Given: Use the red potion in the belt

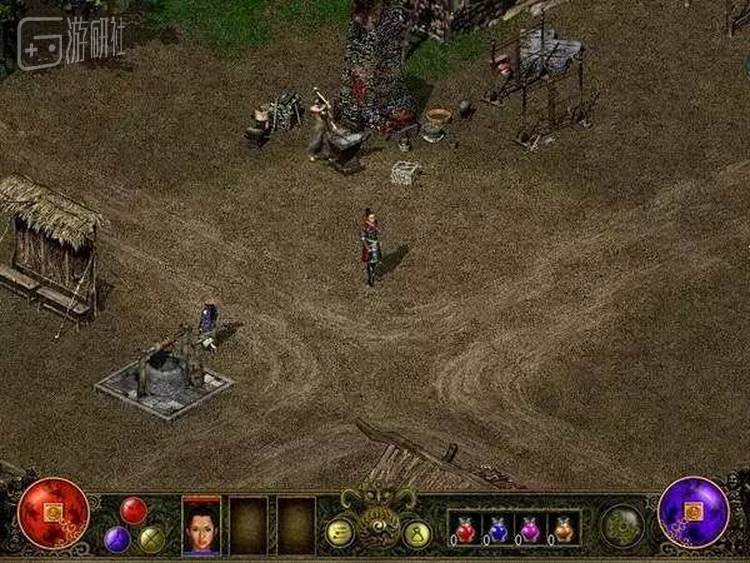Looking at the screenshot, I should (465, 529).
